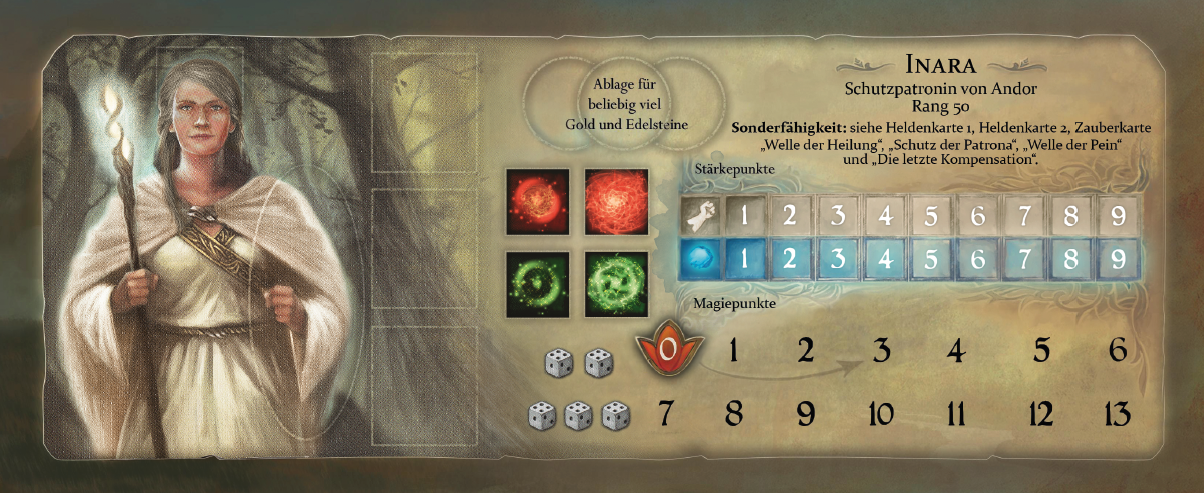Image resolution: width=1204 pixels, height=493 pixels.
Task: Choose willpower number 10
Action: point(881,413)
